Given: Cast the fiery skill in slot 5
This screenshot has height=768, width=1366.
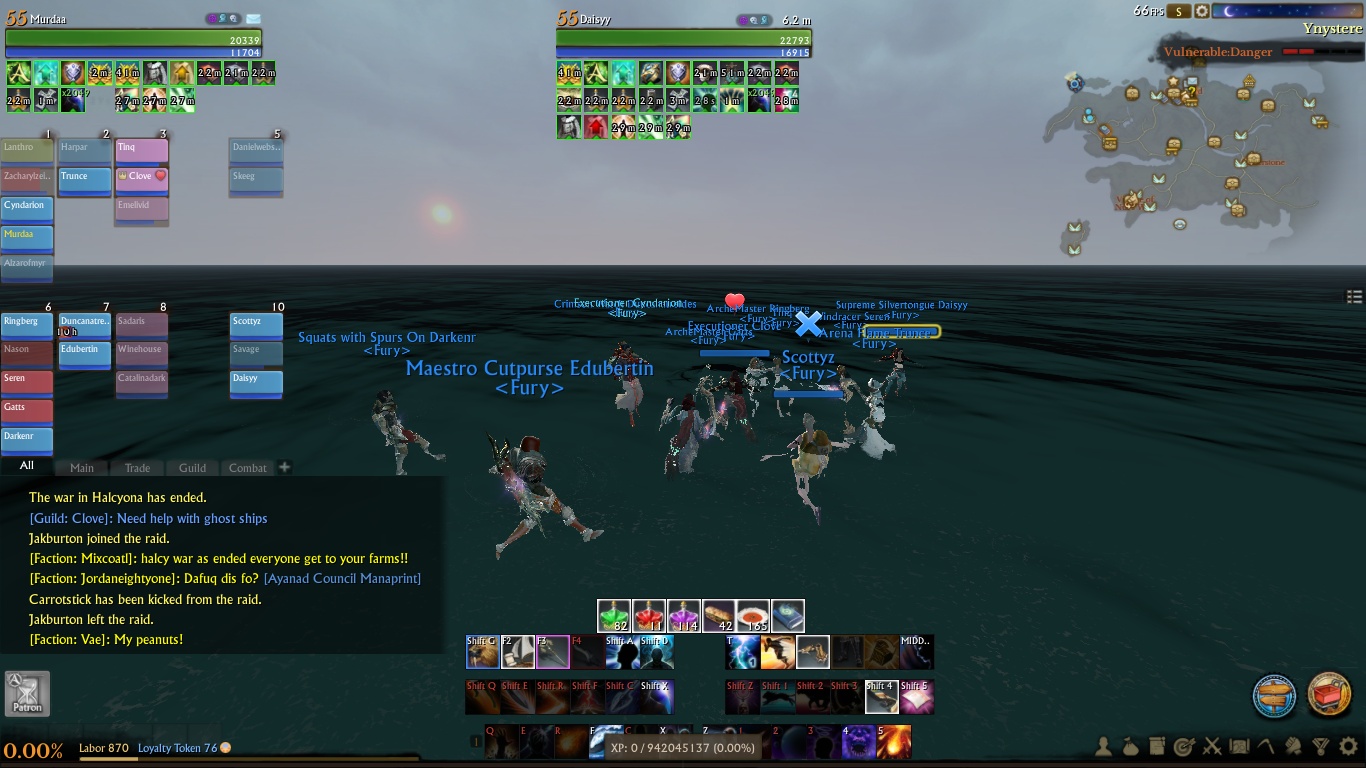Looking at the screenshot, I should tap(894, 744).
